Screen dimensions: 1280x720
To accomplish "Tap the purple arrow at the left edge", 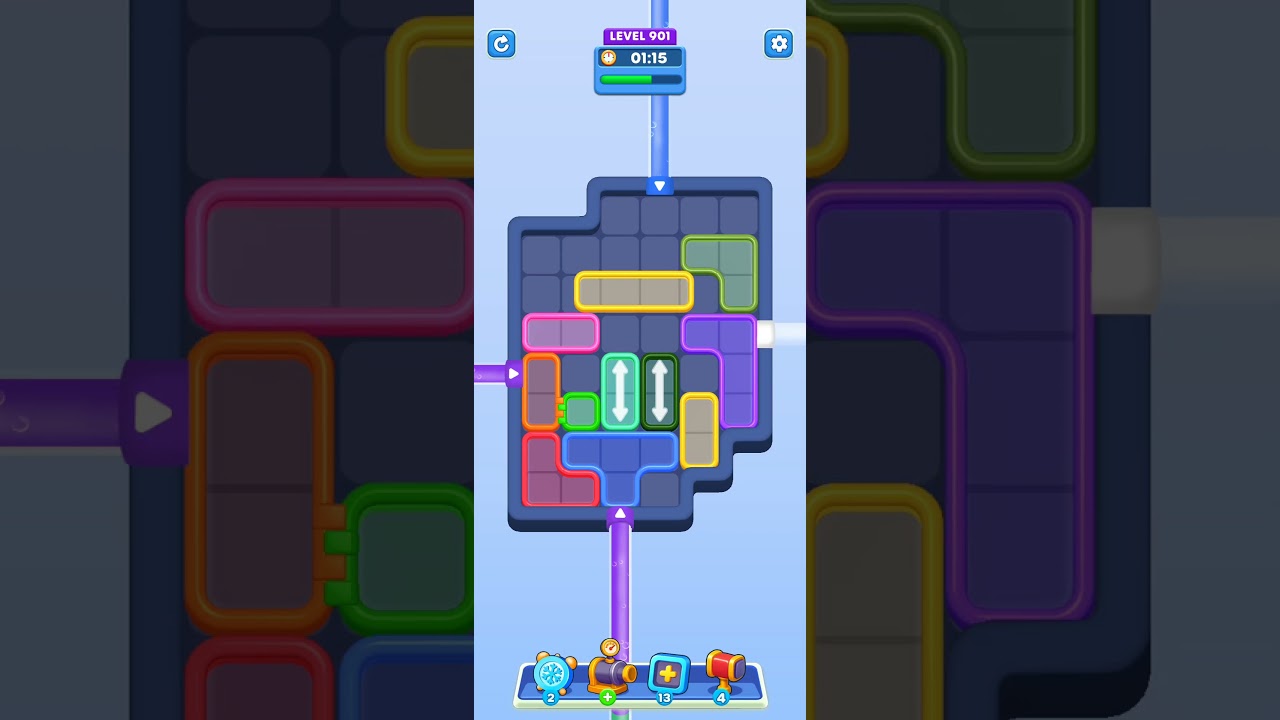I will coord(513,372).
